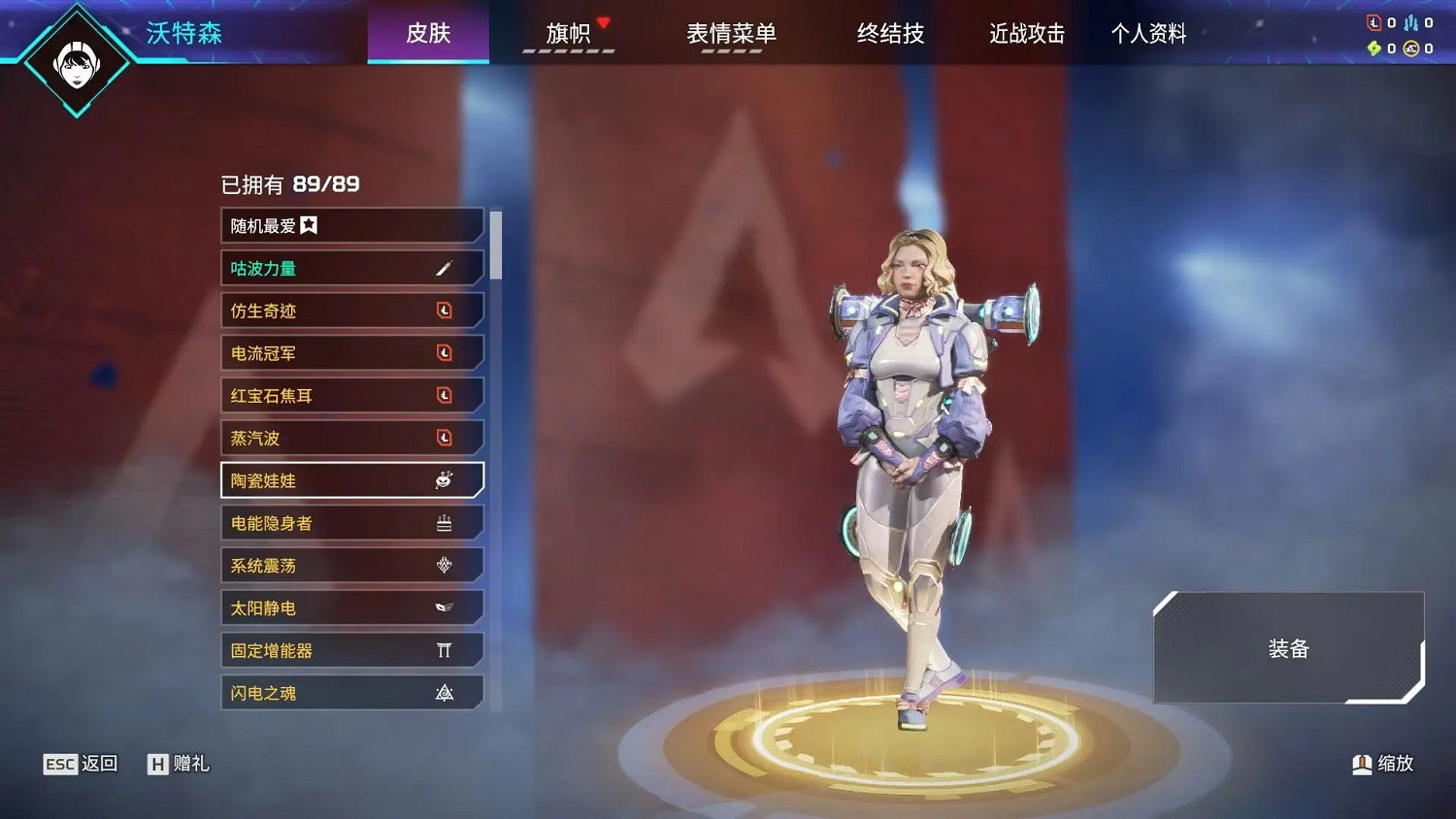
Task: Open the 终结技 finisher menu
Action: pyautogui.click(x=890, y=32)
